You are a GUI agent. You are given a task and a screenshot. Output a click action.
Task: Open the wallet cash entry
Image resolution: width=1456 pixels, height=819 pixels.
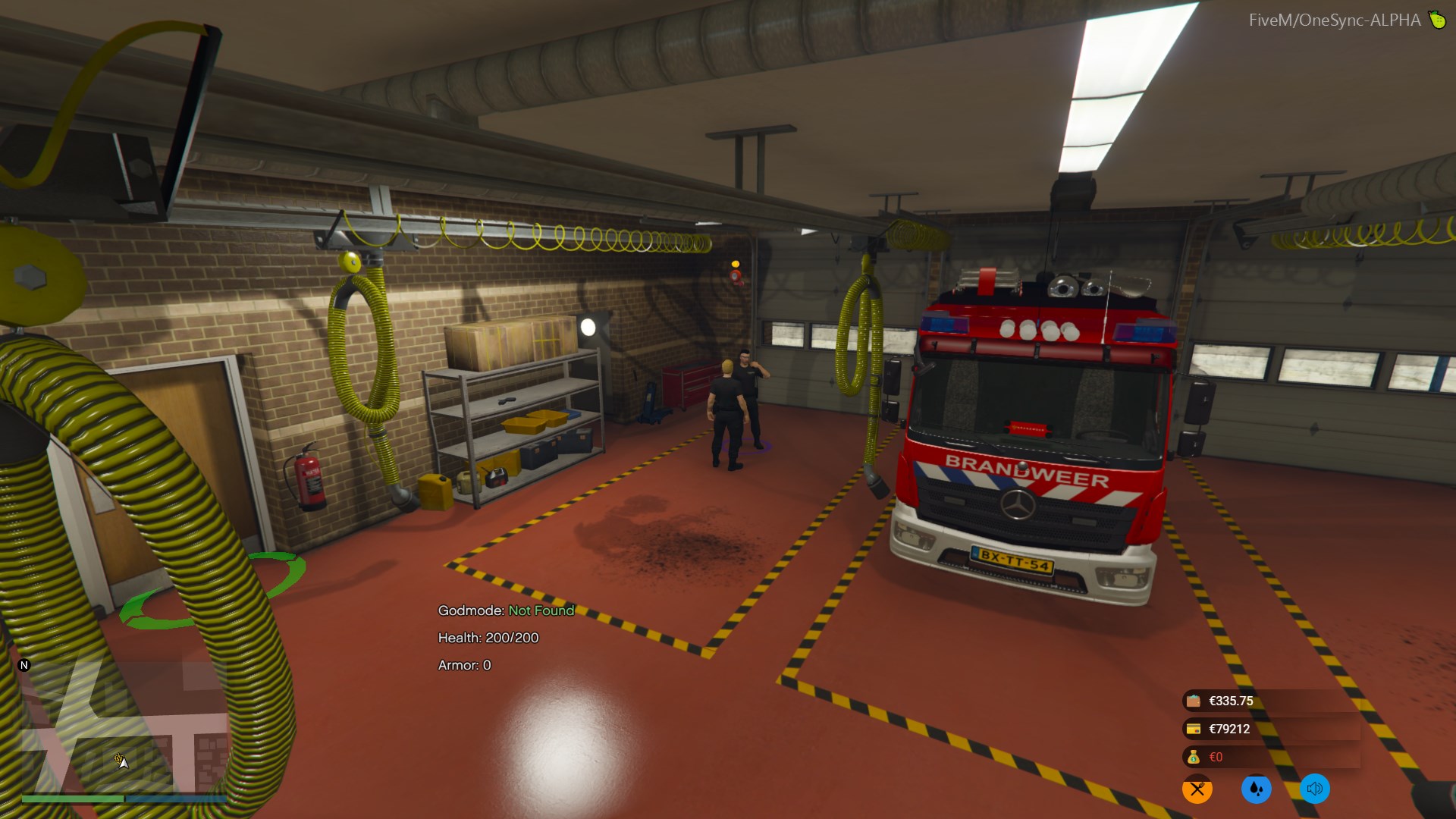tap(1230, 701)
